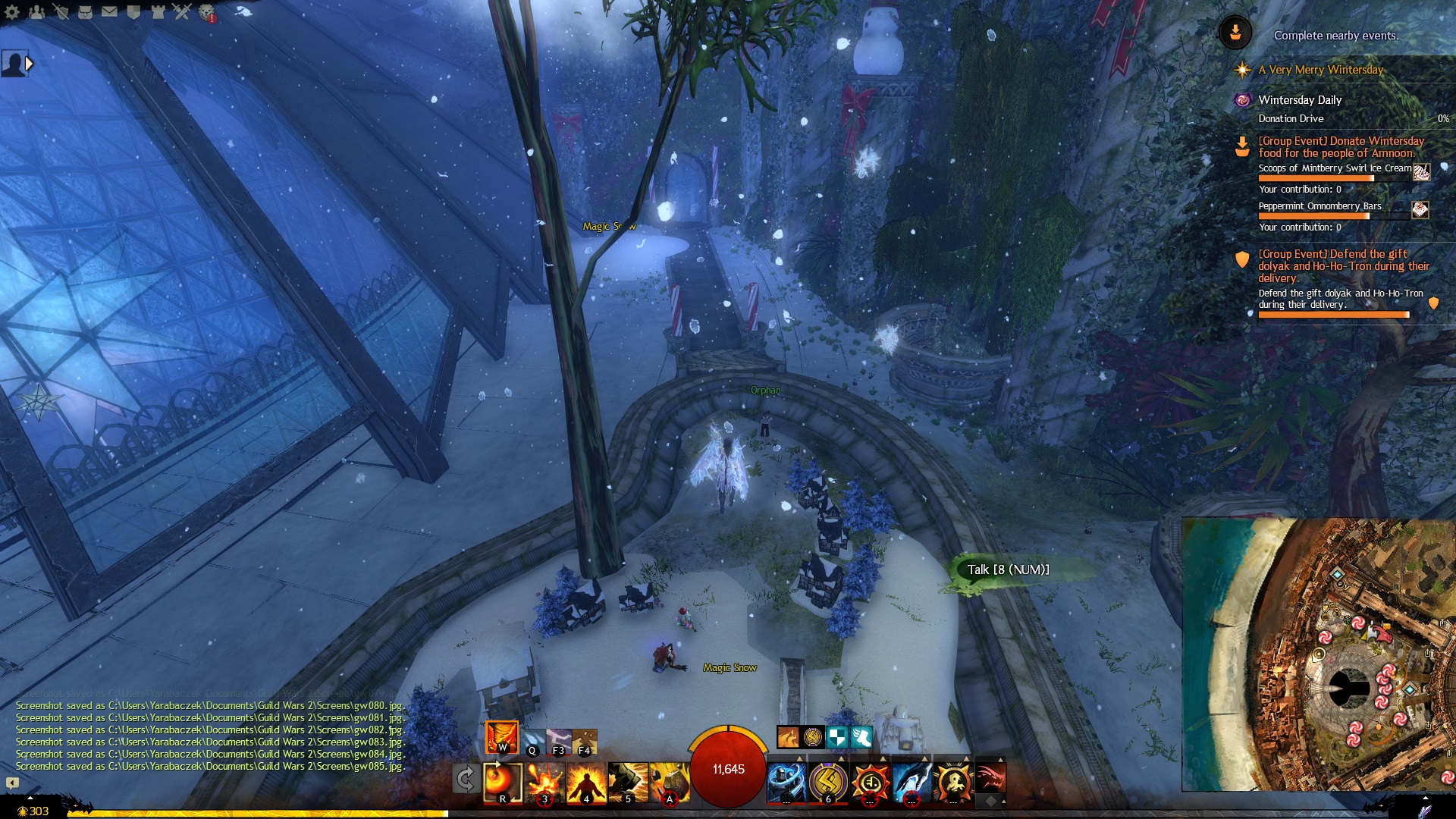This screenshot has width=1456, height=819.
Task: Click the Peppermint Omnomberry Bars item icon
Action: pyautogui.click(x=1420, y=210)
